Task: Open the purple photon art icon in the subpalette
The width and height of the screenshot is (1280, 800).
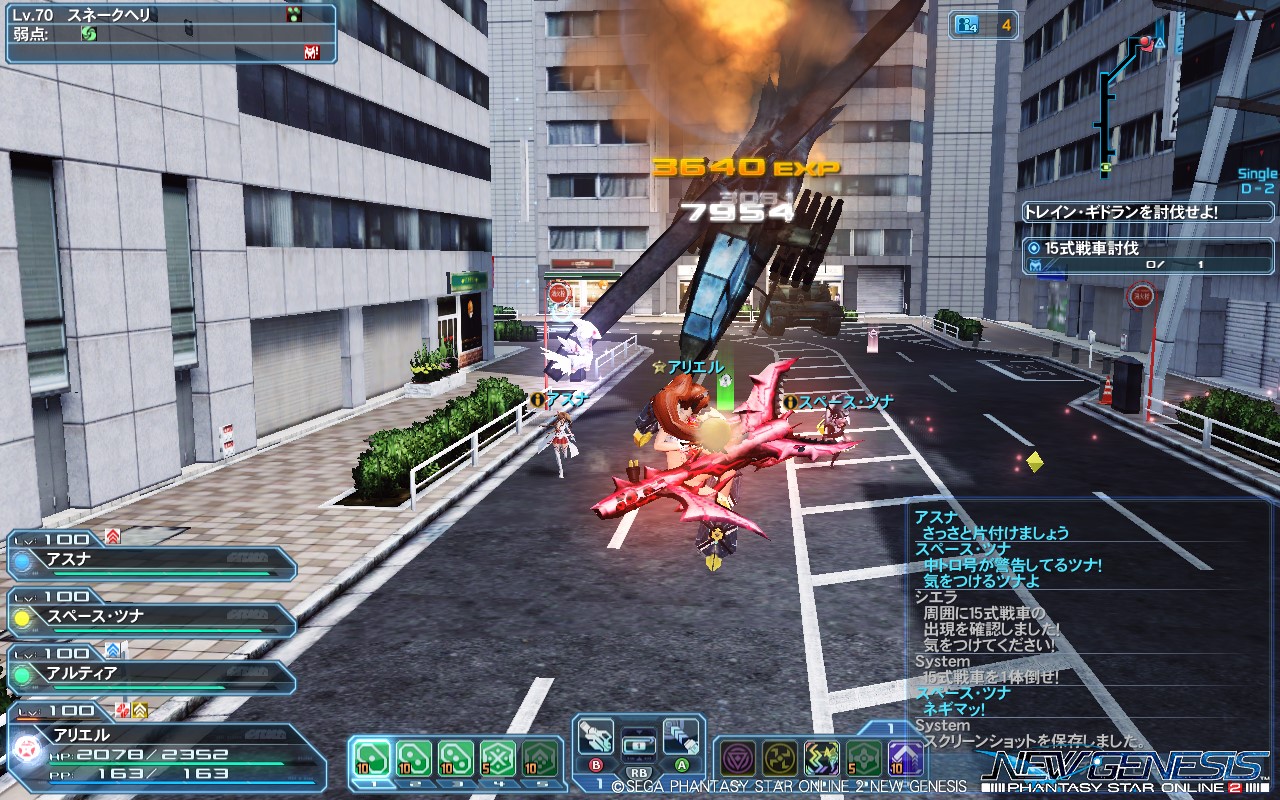Action: tap(738, 759)
